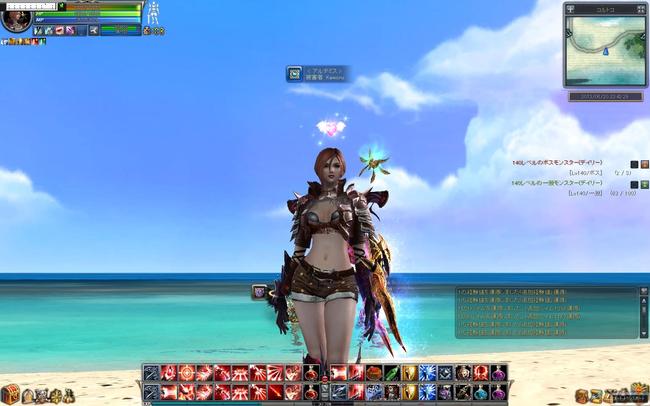Toggle the button at minimap's top-left corner
This screenshot has width=650, height=406.
(x=571, y=7)
